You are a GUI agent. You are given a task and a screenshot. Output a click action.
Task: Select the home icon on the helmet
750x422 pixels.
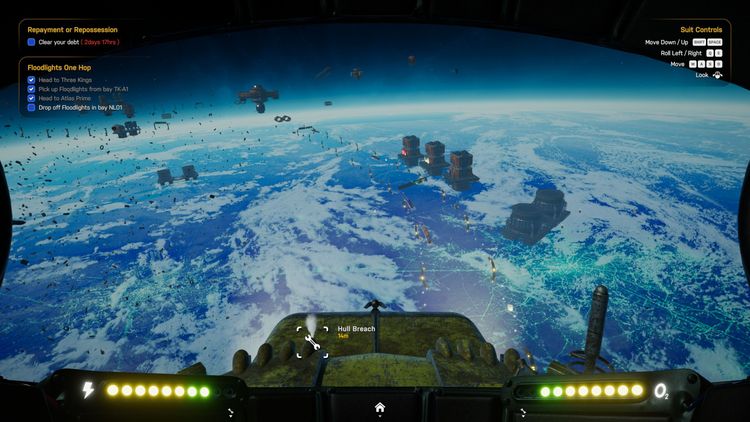click(380, 407)
